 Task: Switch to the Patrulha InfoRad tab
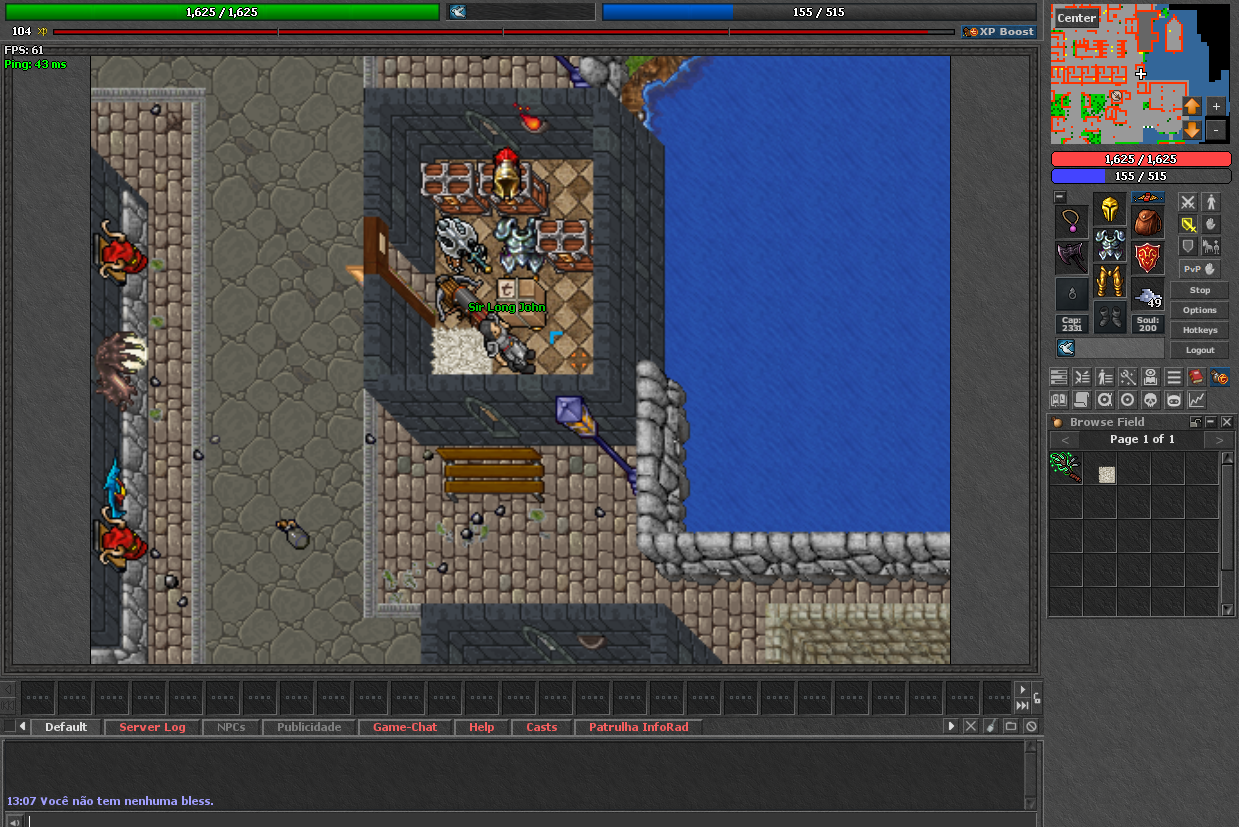[638, 727]
